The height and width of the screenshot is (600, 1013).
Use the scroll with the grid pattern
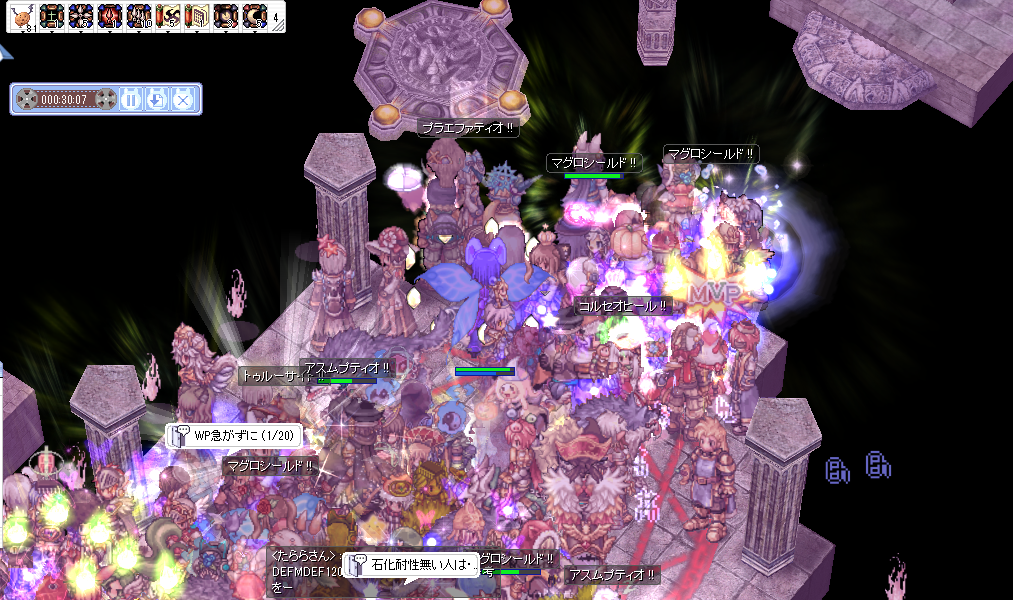point(196,16)
